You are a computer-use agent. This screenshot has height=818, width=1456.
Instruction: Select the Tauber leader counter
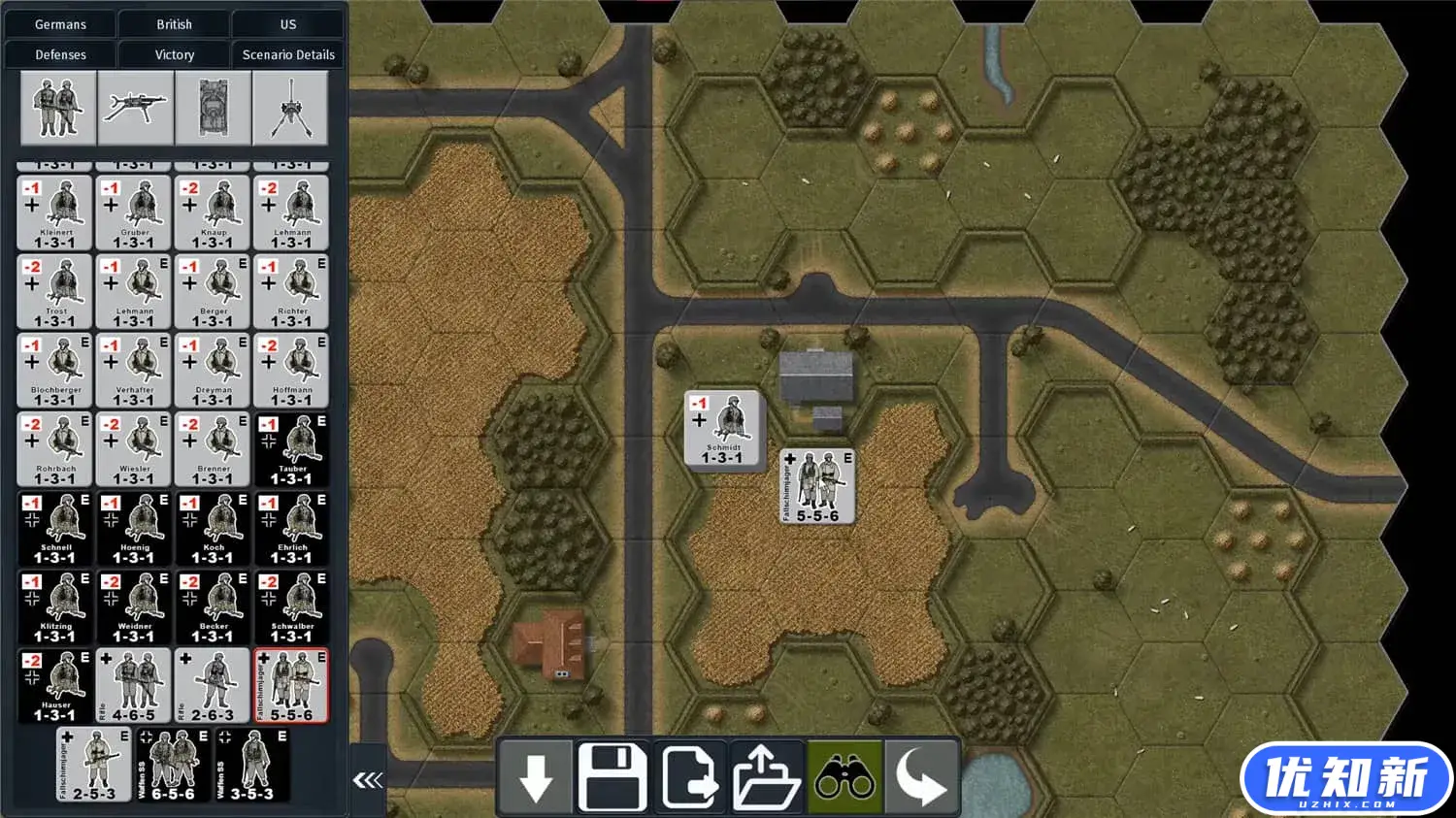coord(291,450)
